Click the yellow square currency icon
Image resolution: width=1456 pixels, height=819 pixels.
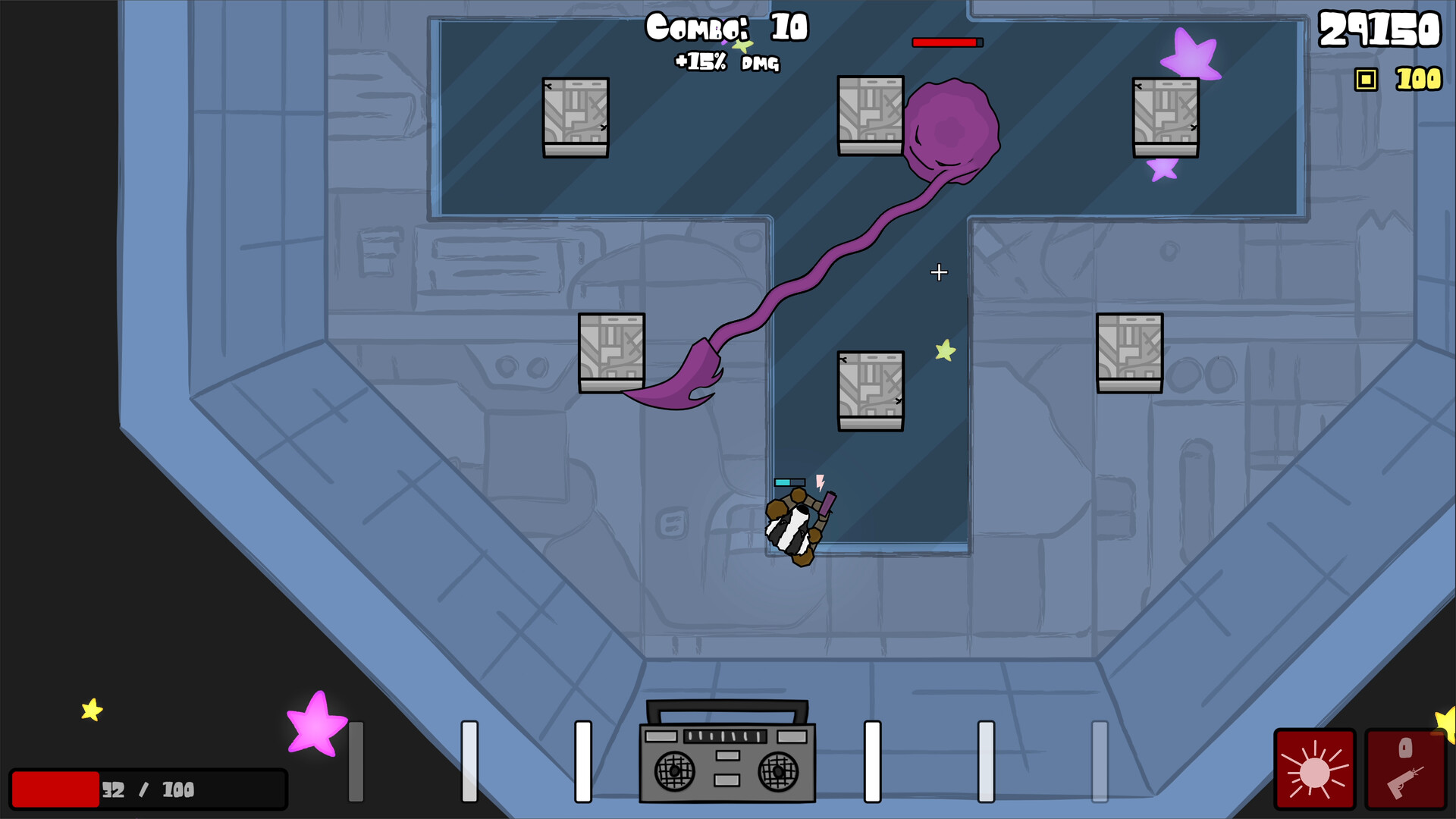click(x=1367, y=78)
